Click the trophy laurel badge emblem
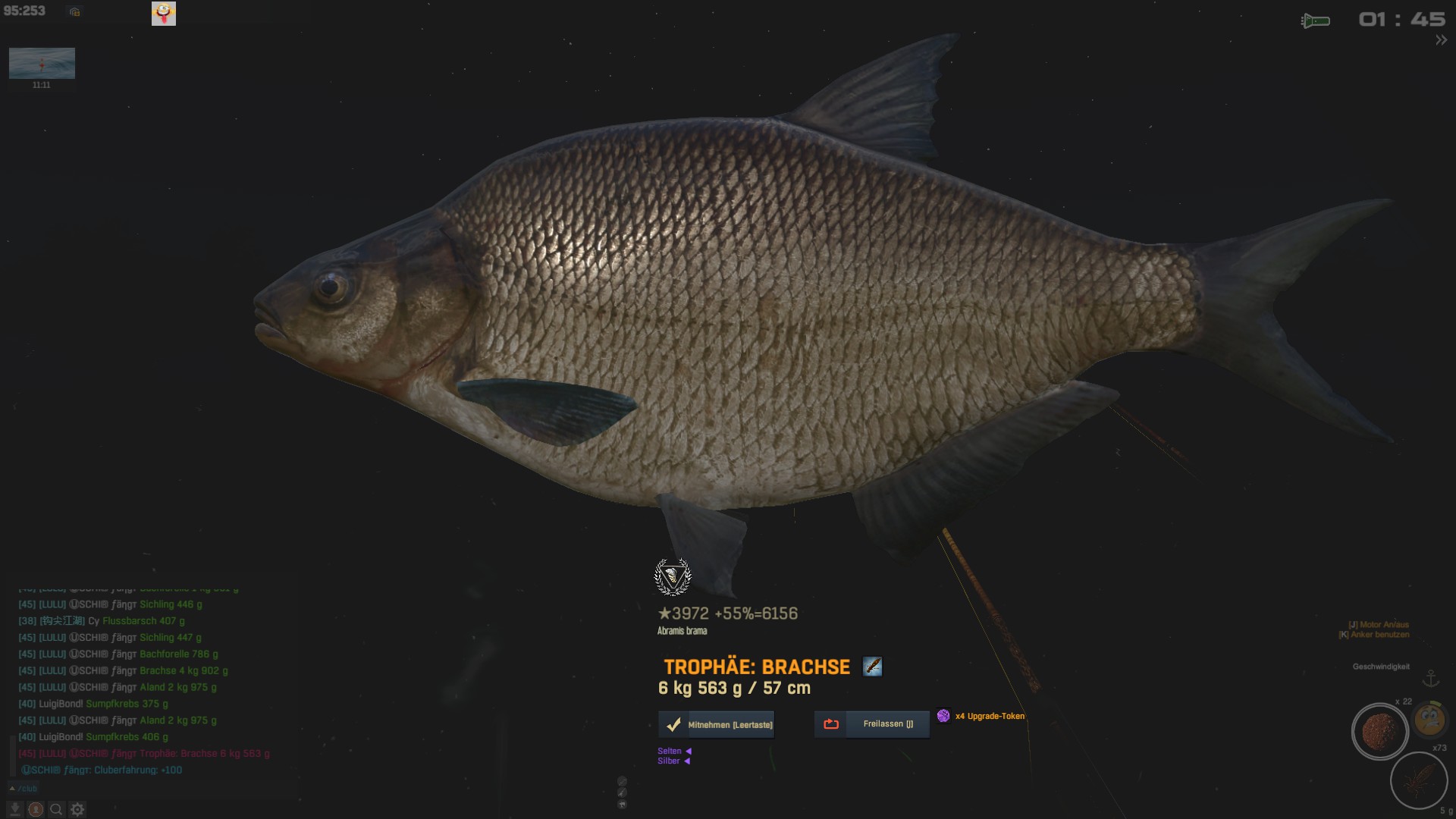Image resolution: width=1456 pixels, height=819 pixels. pos(673,577)
